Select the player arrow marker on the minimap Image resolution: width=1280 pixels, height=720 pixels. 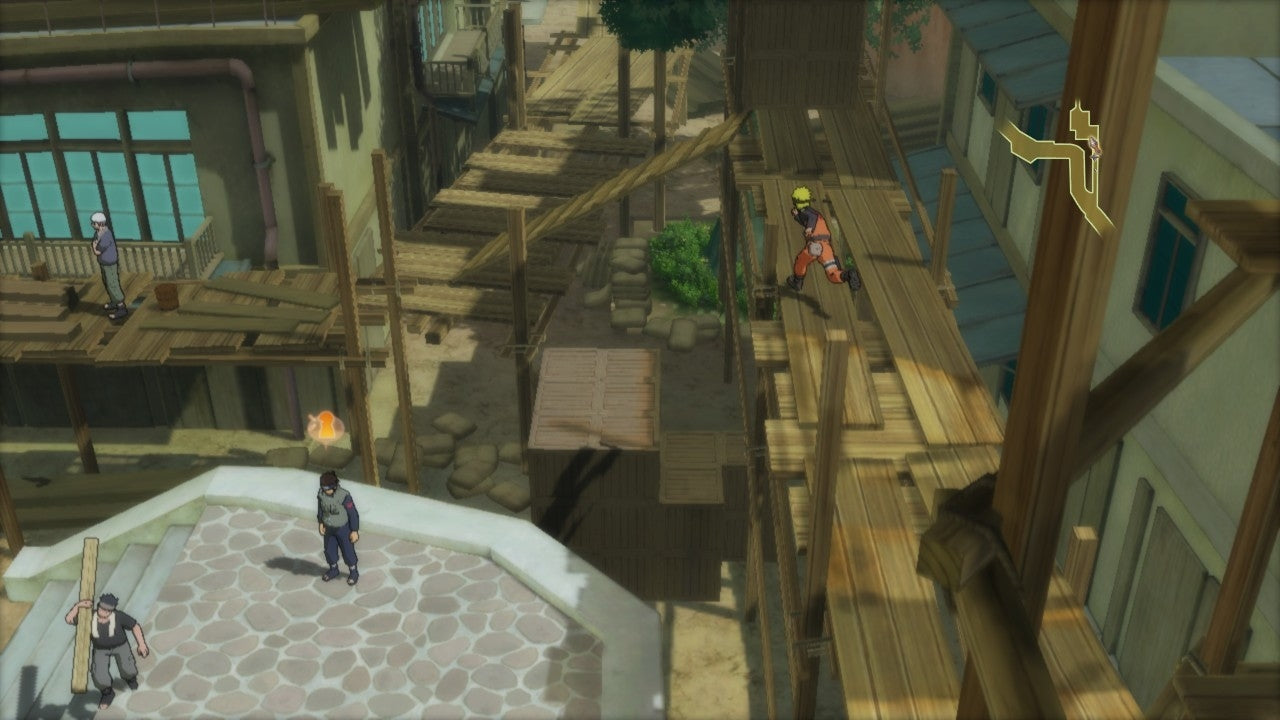[1095, 147]
